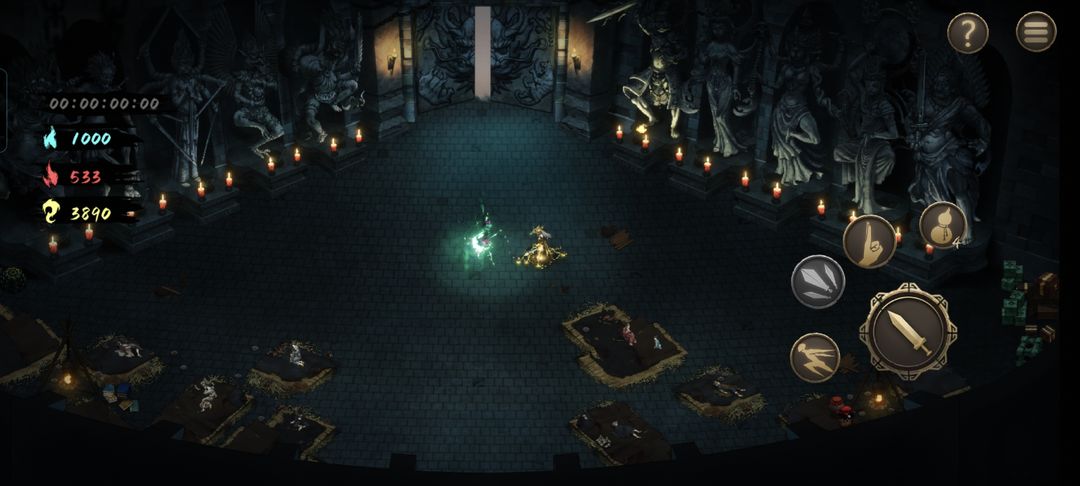Trigger the throwing blades skill
The height and width of the screenshot is (486, 1080).
(818, 281)
